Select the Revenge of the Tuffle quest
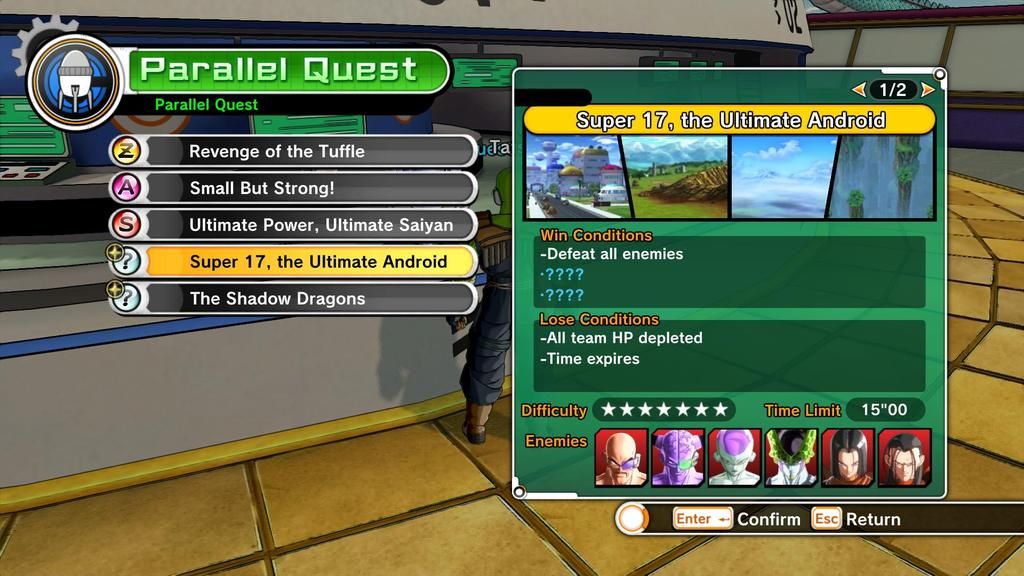1024x576 pixels. pos(292,152)
